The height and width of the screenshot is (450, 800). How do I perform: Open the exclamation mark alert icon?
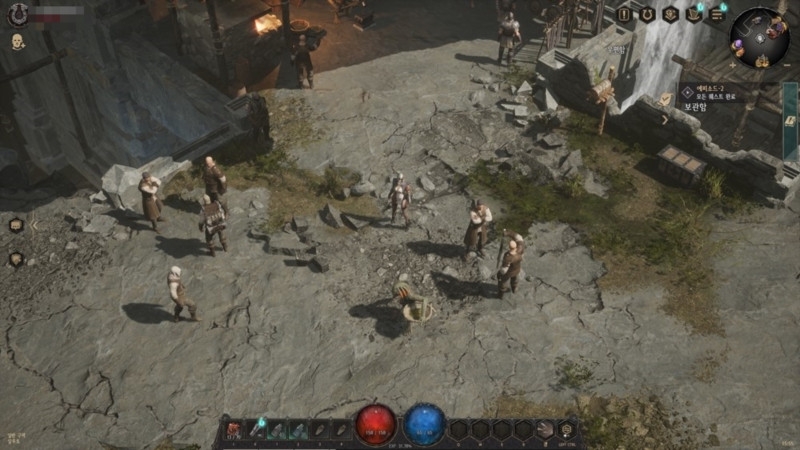624,14
